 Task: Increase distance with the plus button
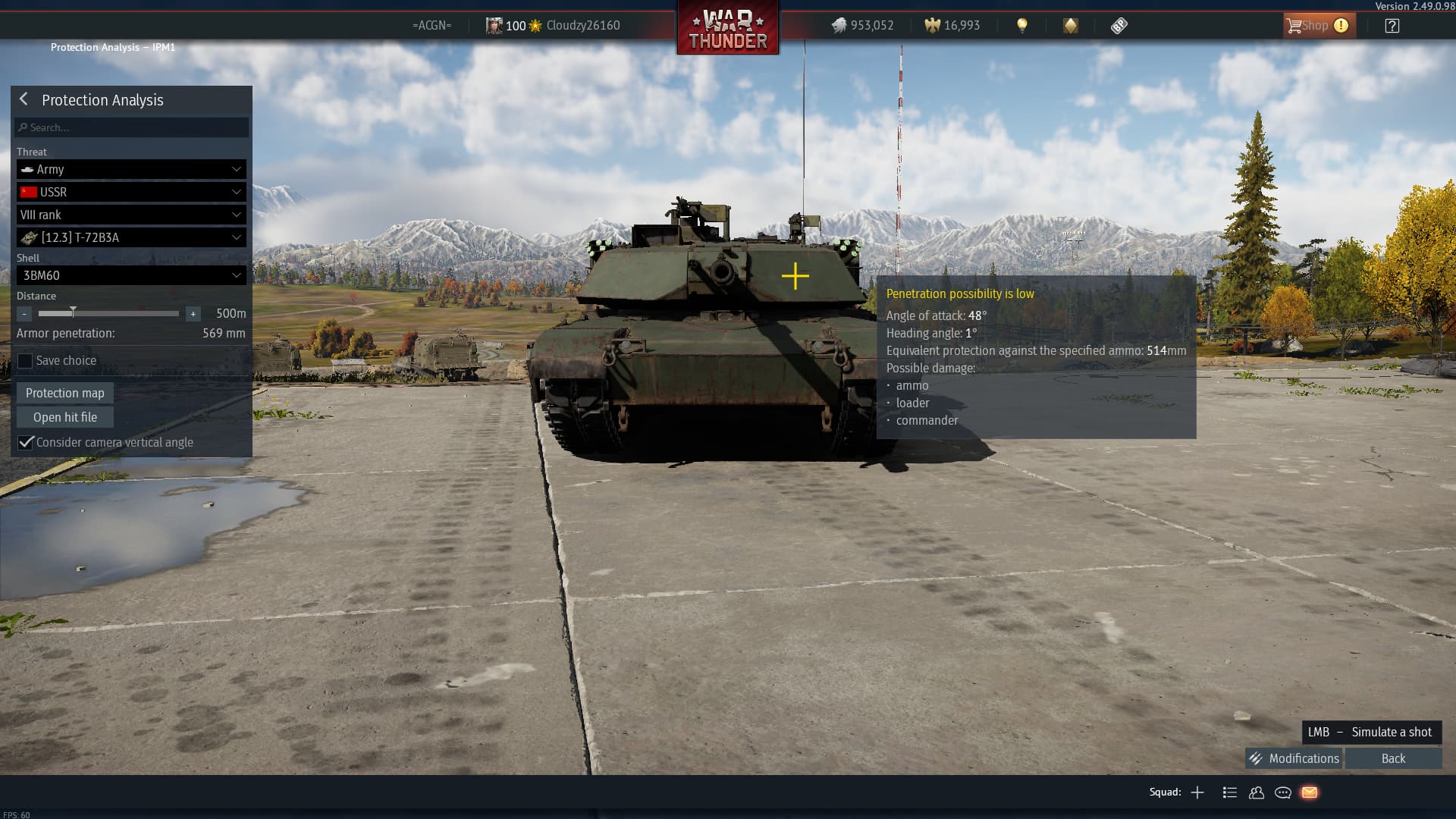click(193, 314)
